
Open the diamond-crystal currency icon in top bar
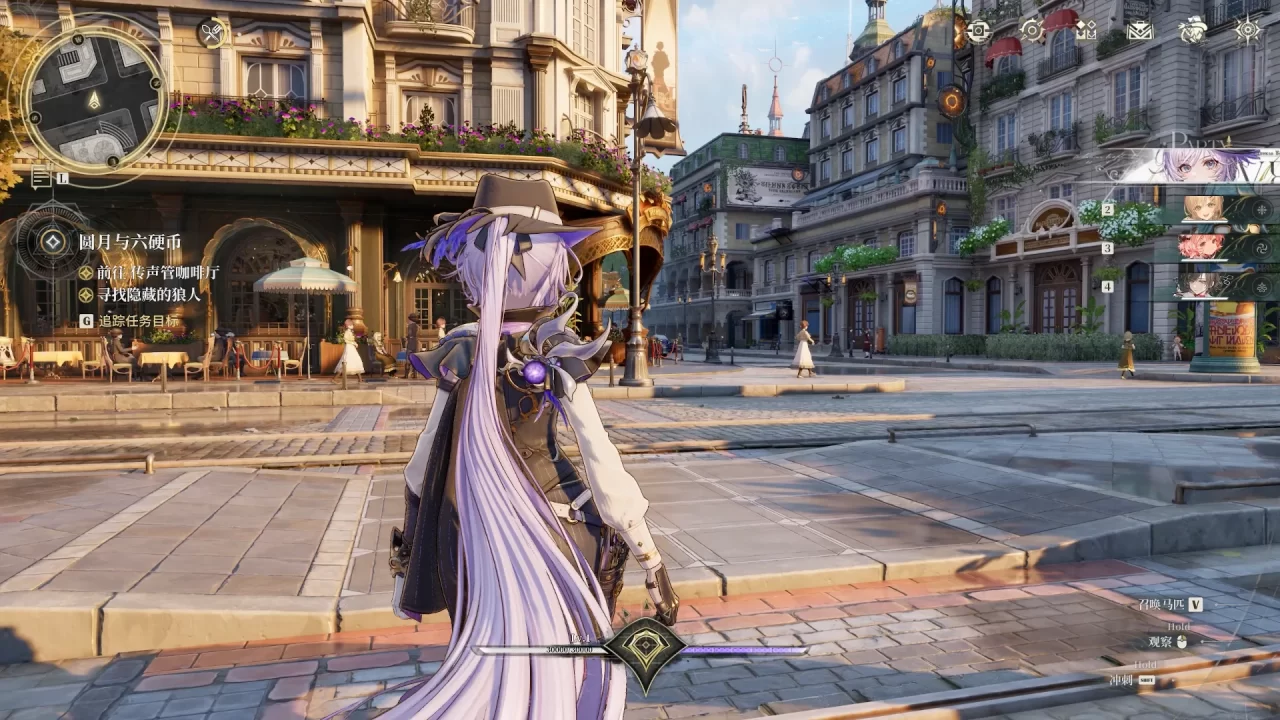click(x=1086, y=30)
